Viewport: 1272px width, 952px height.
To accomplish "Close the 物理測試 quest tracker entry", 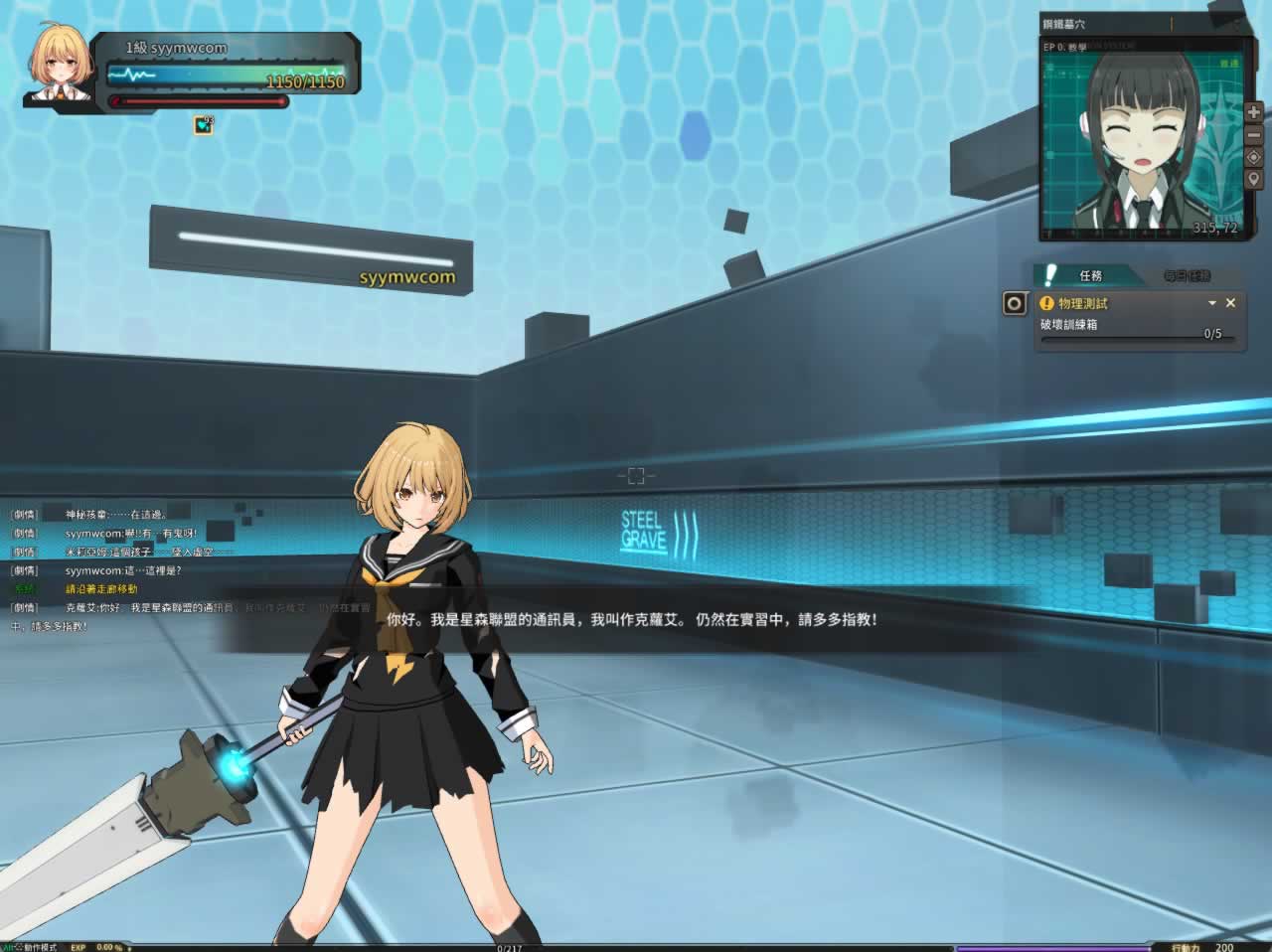I will coord(1230,303).
